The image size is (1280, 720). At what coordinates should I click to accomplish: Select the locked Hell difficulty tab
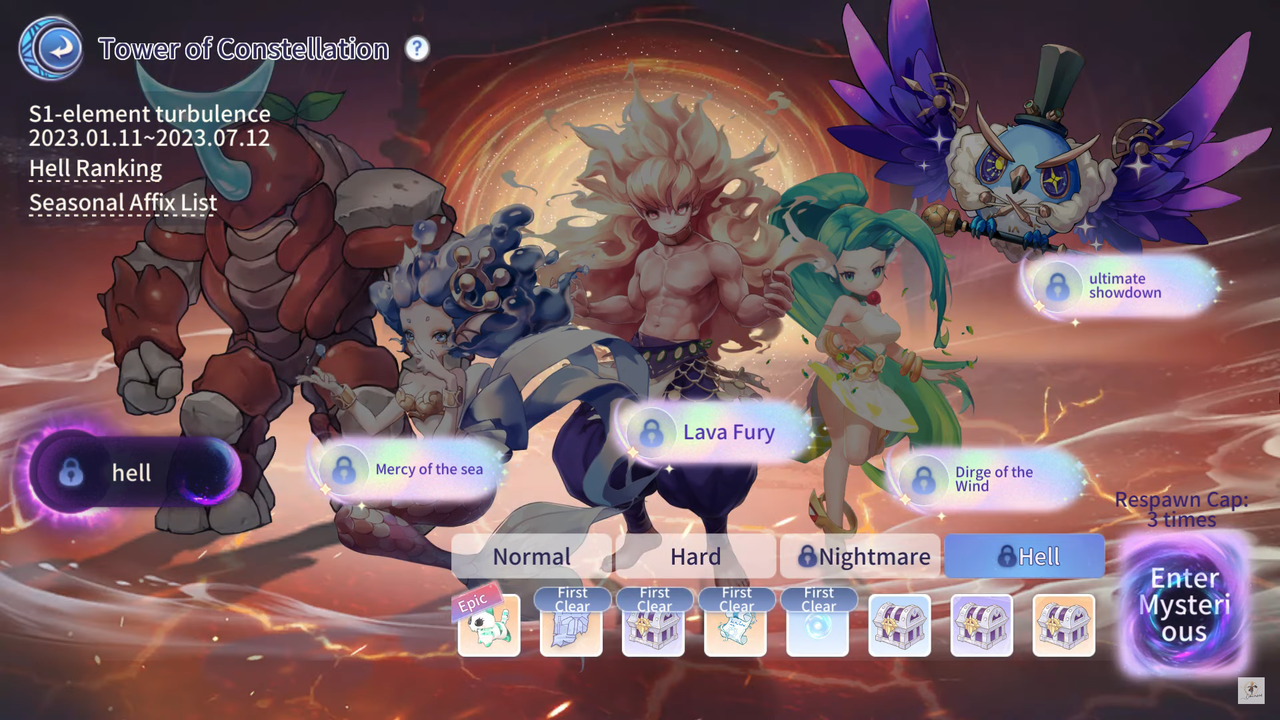click(x=1024, y=557)
